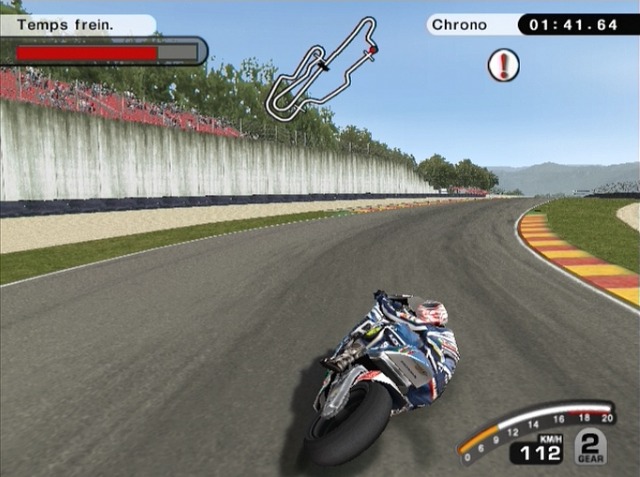Click the red exclamation warning icon
The width and height of the screenshot is (640, 477).
click(x=503, y=66)
